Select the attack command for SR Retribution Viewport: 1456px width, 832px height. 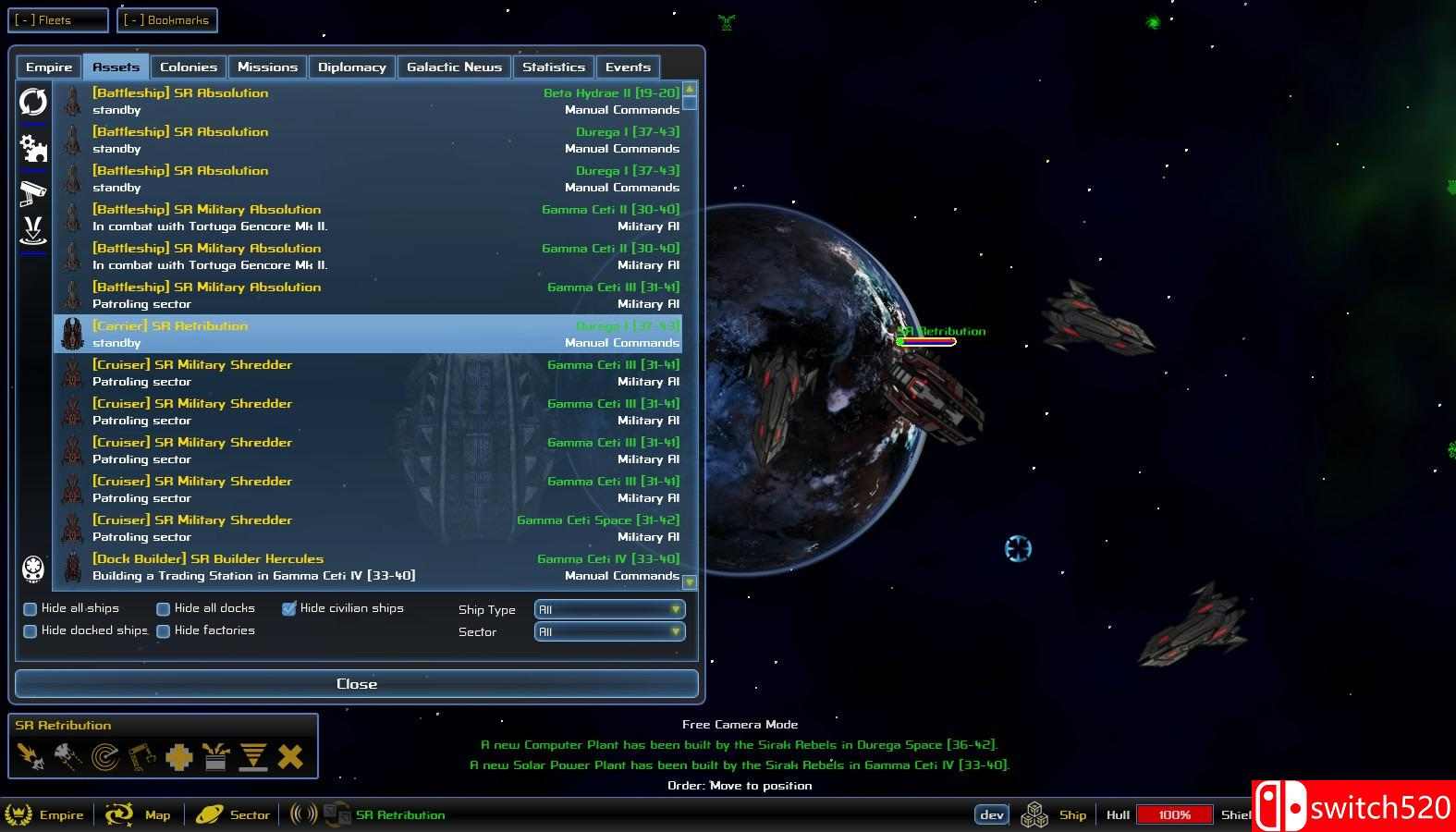(x=31, y=756)
